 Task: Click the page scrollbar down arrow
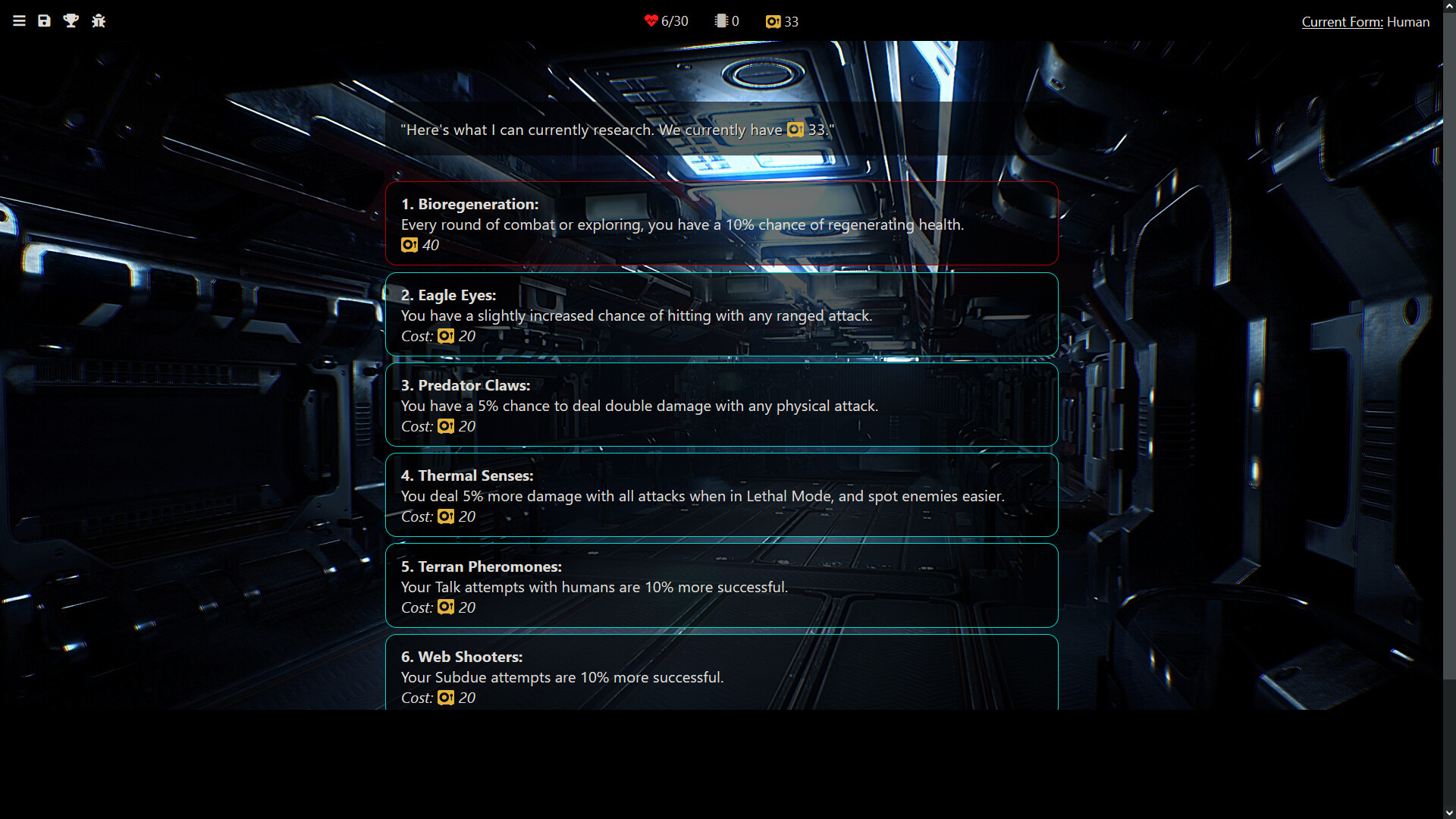coord(1449,812)
